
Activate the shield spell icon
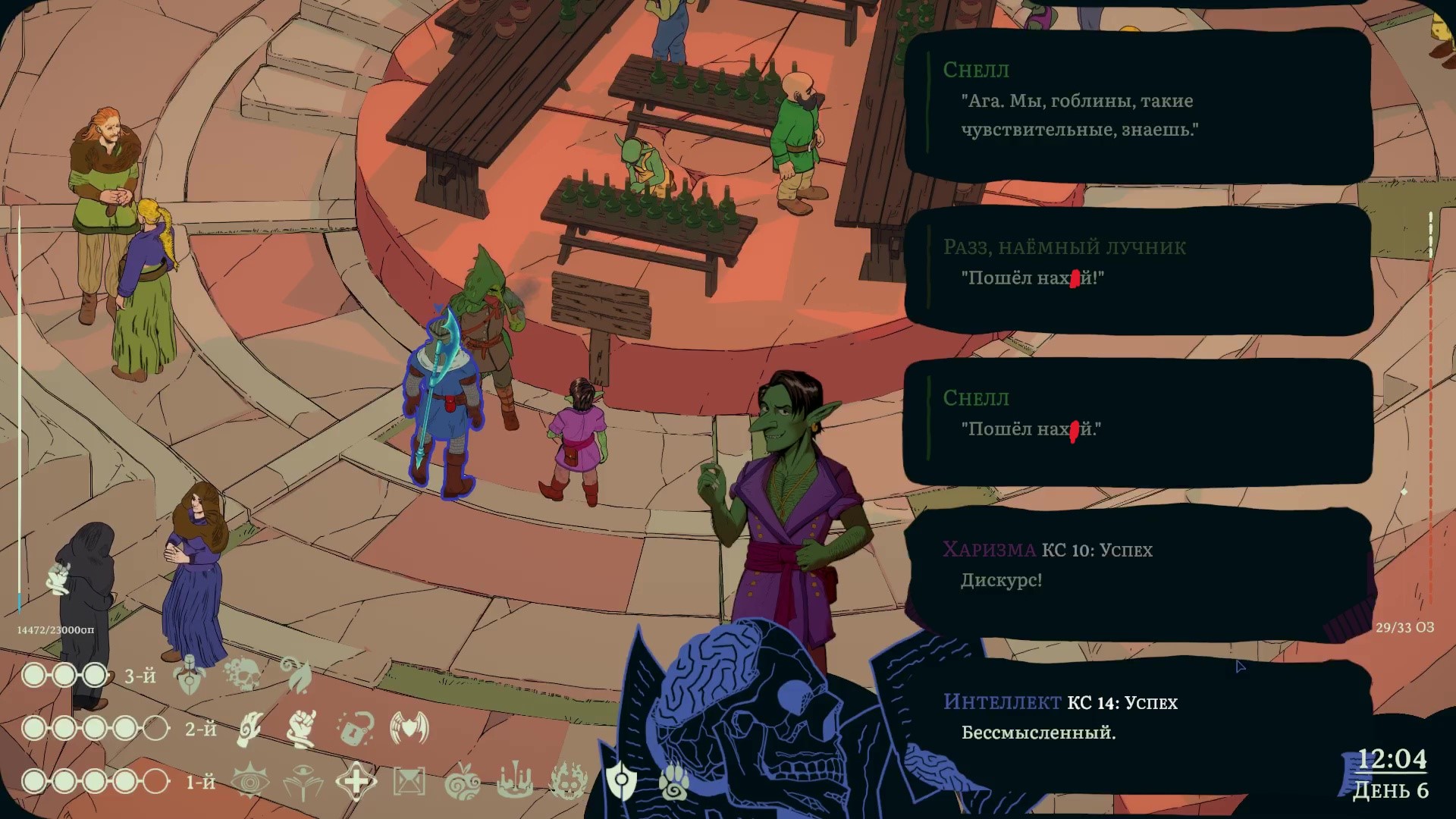tap(621, 780)
